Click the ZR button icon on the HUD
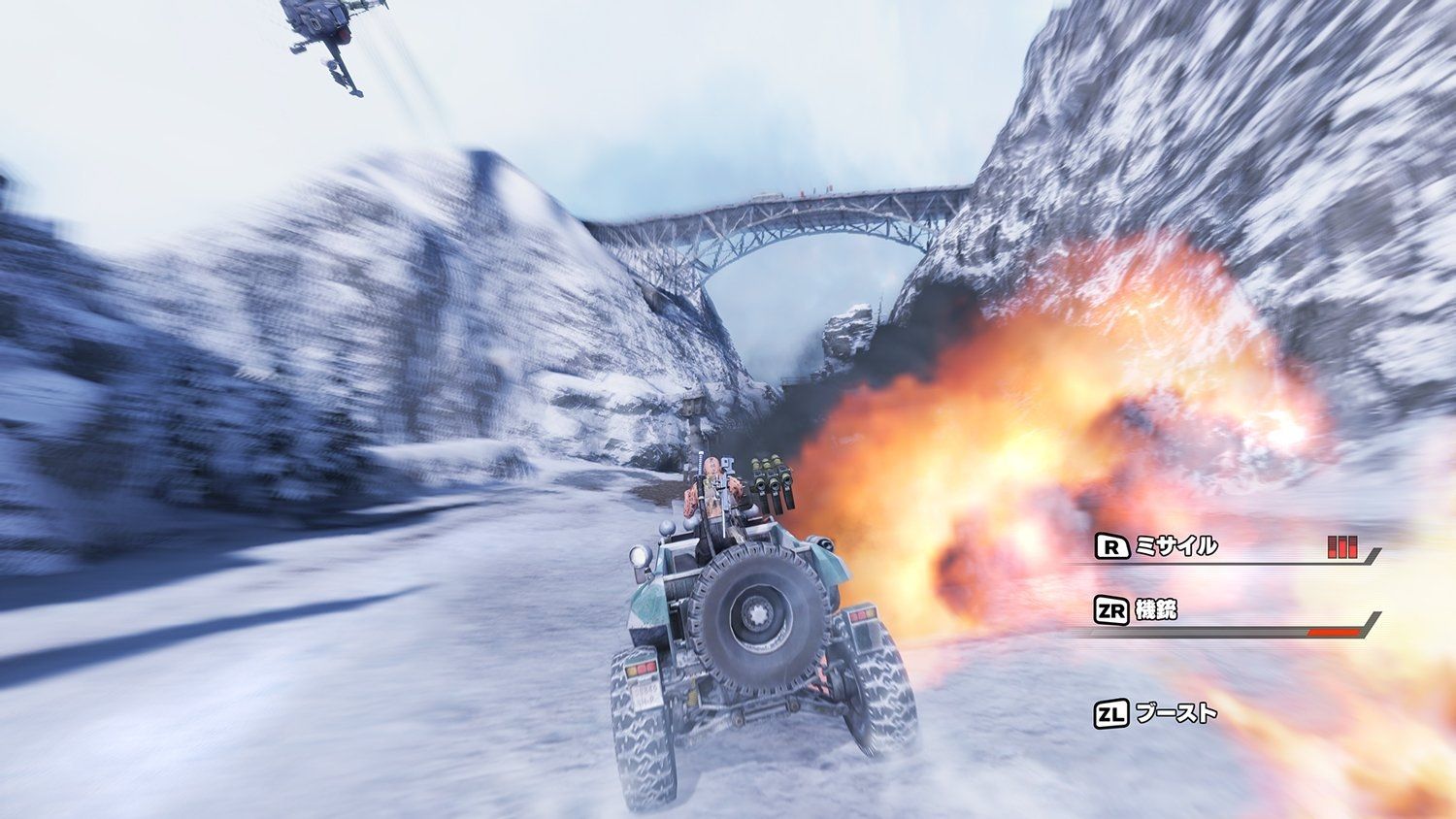 click(x=1113, y=608)
